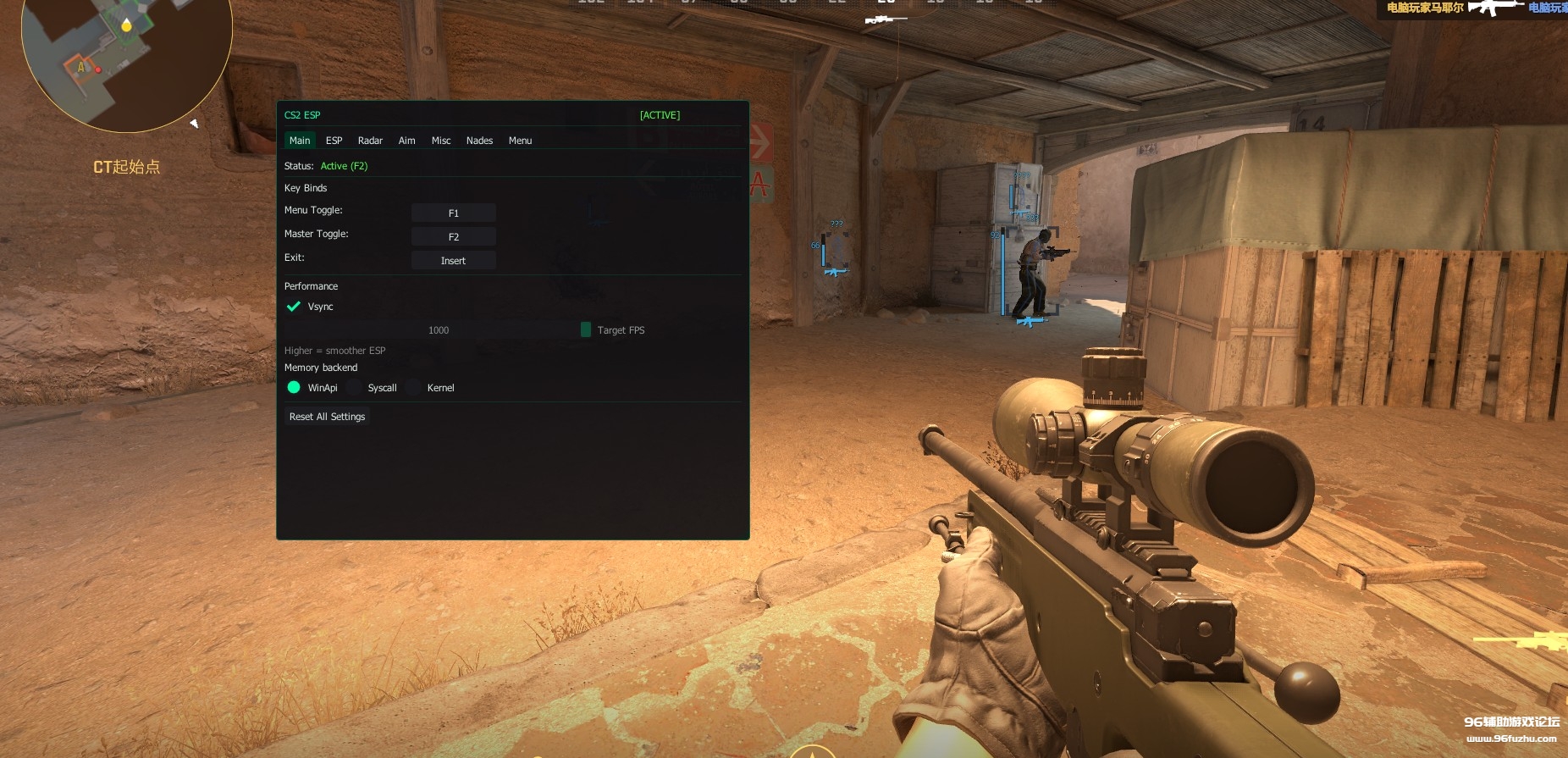Viewport: 1568px width, 758px height.
Task: Select the WinApi memory backend
Action: coord(294,388)
